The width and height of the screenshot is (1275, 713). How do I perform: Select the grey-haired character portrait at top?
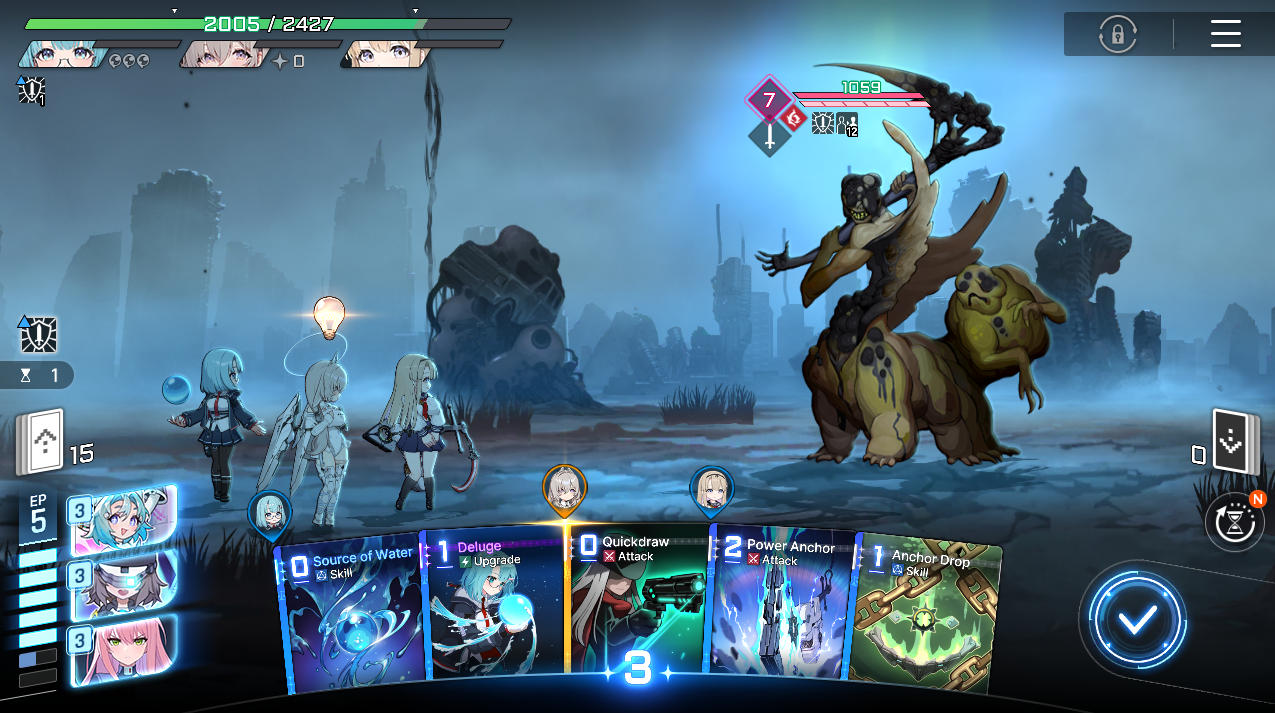point(222,54)
